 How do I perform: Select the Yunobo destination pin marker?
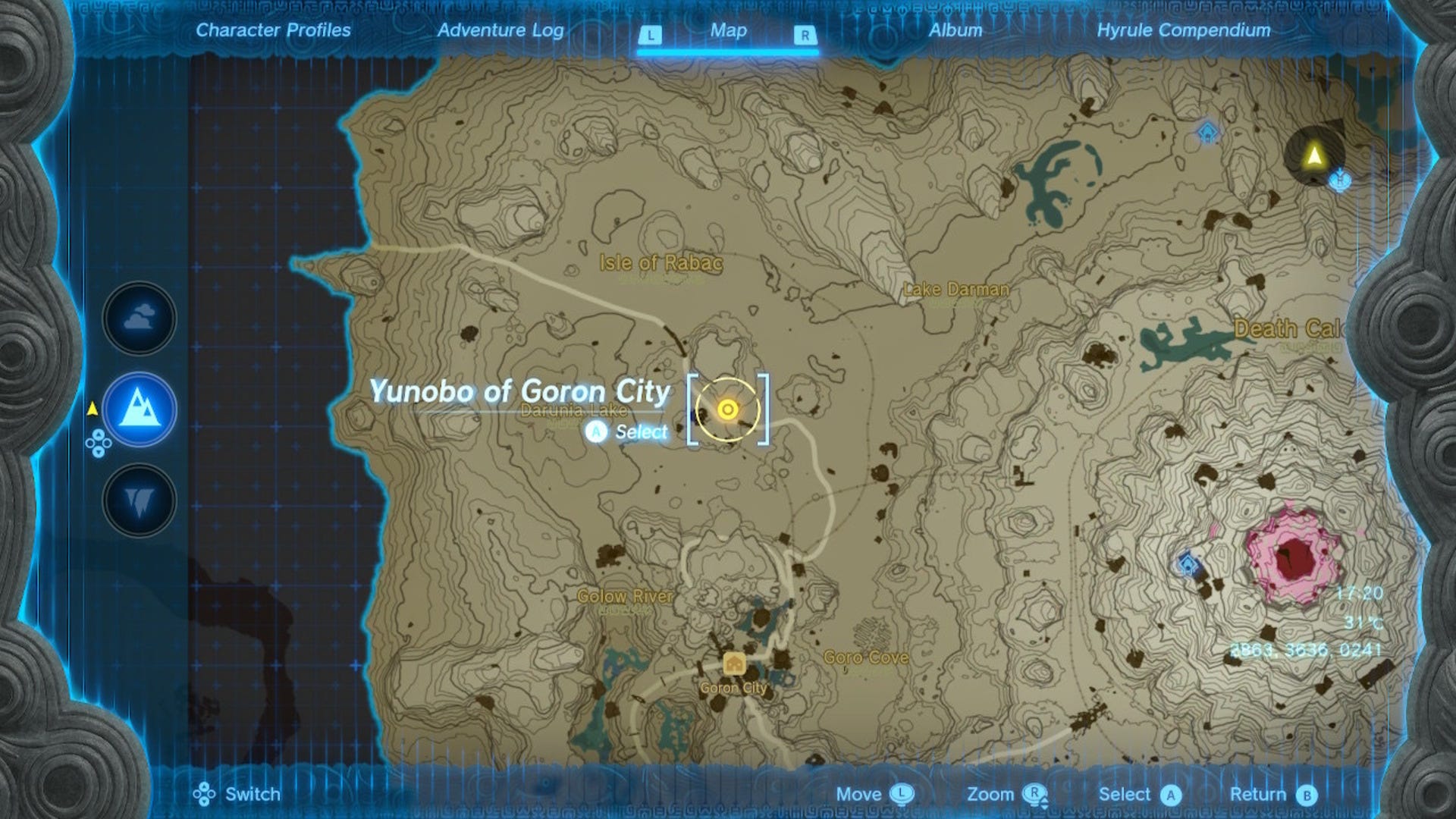(x=727, y=409)
